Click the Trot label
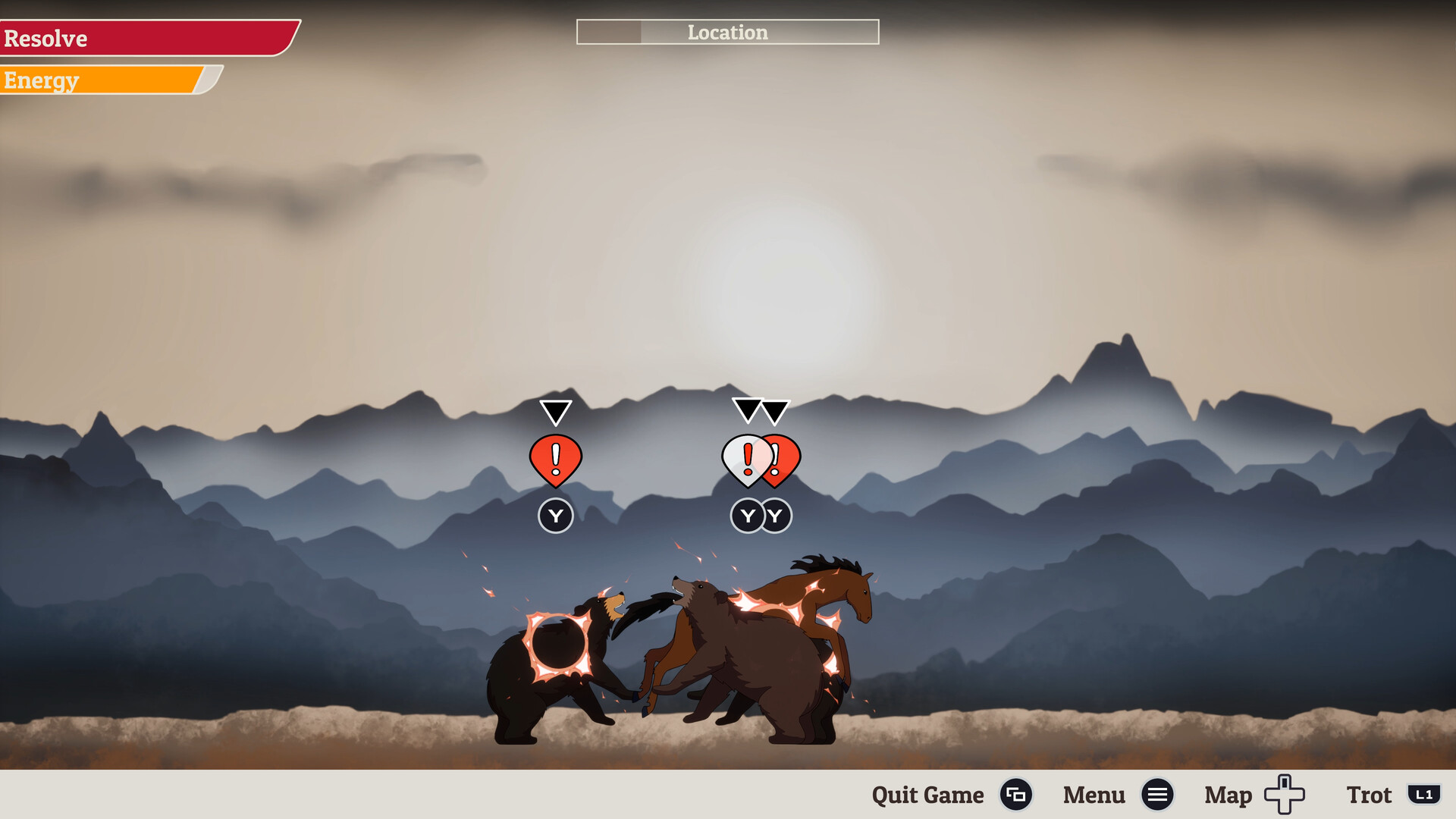 (x=1370, y=795)
